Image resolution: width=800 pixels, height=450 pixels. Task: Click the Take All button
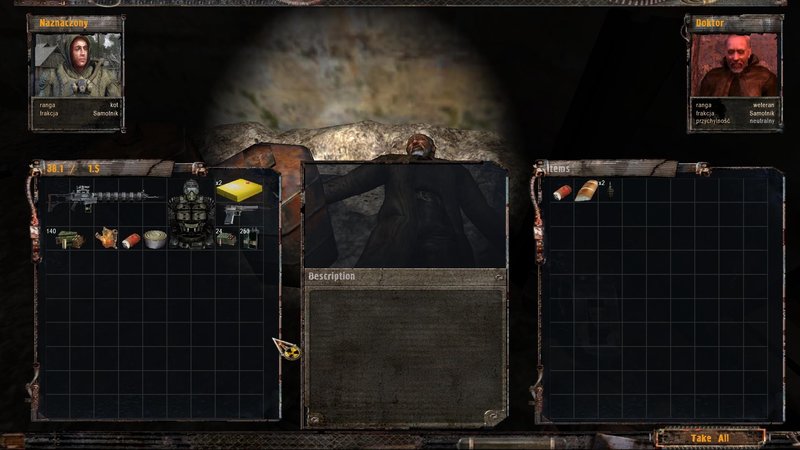pyautogui.click(x=711, y=437)
